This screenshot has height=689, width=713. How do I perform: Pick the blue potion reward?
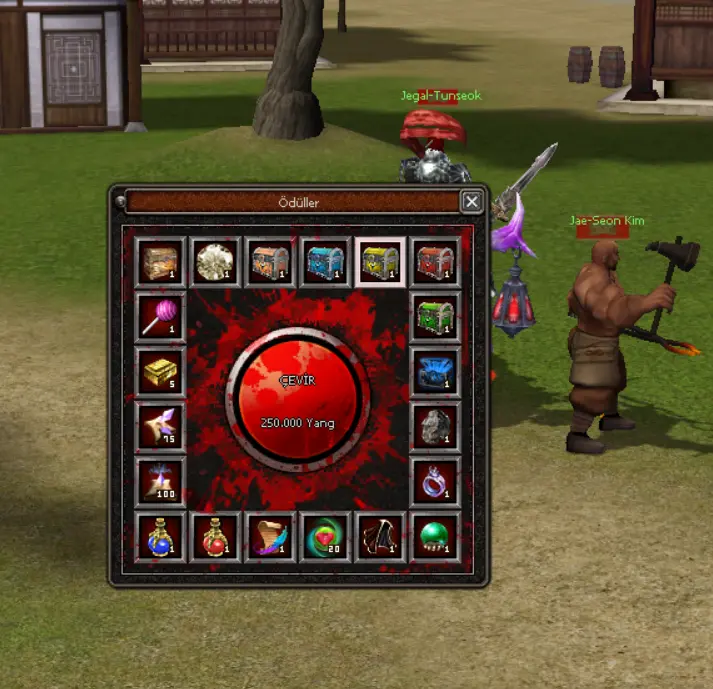pyautogui.click(x=161, y=538)
